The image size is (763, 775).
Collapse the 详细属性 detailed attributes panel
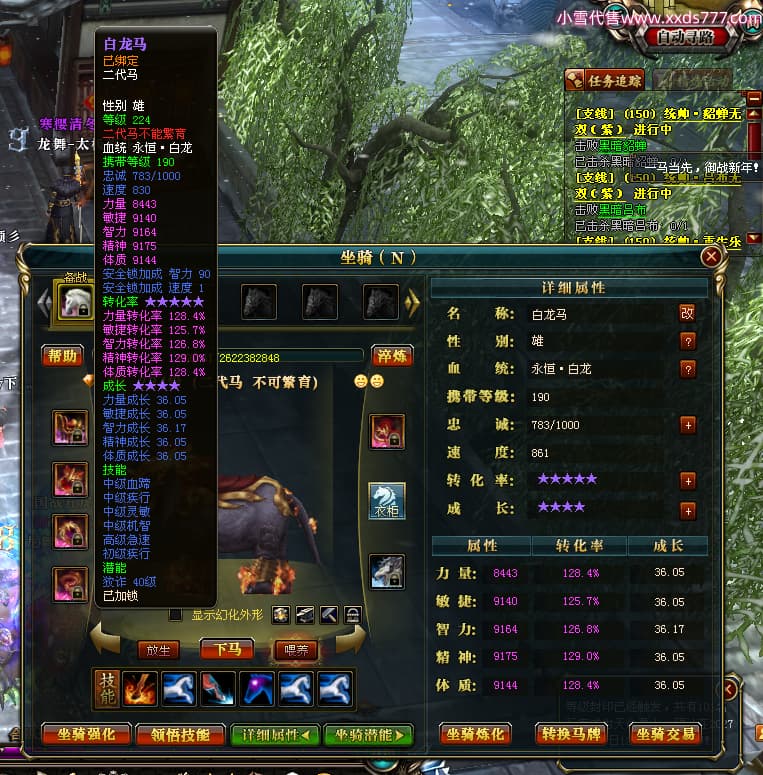click(x=274, y=735)
